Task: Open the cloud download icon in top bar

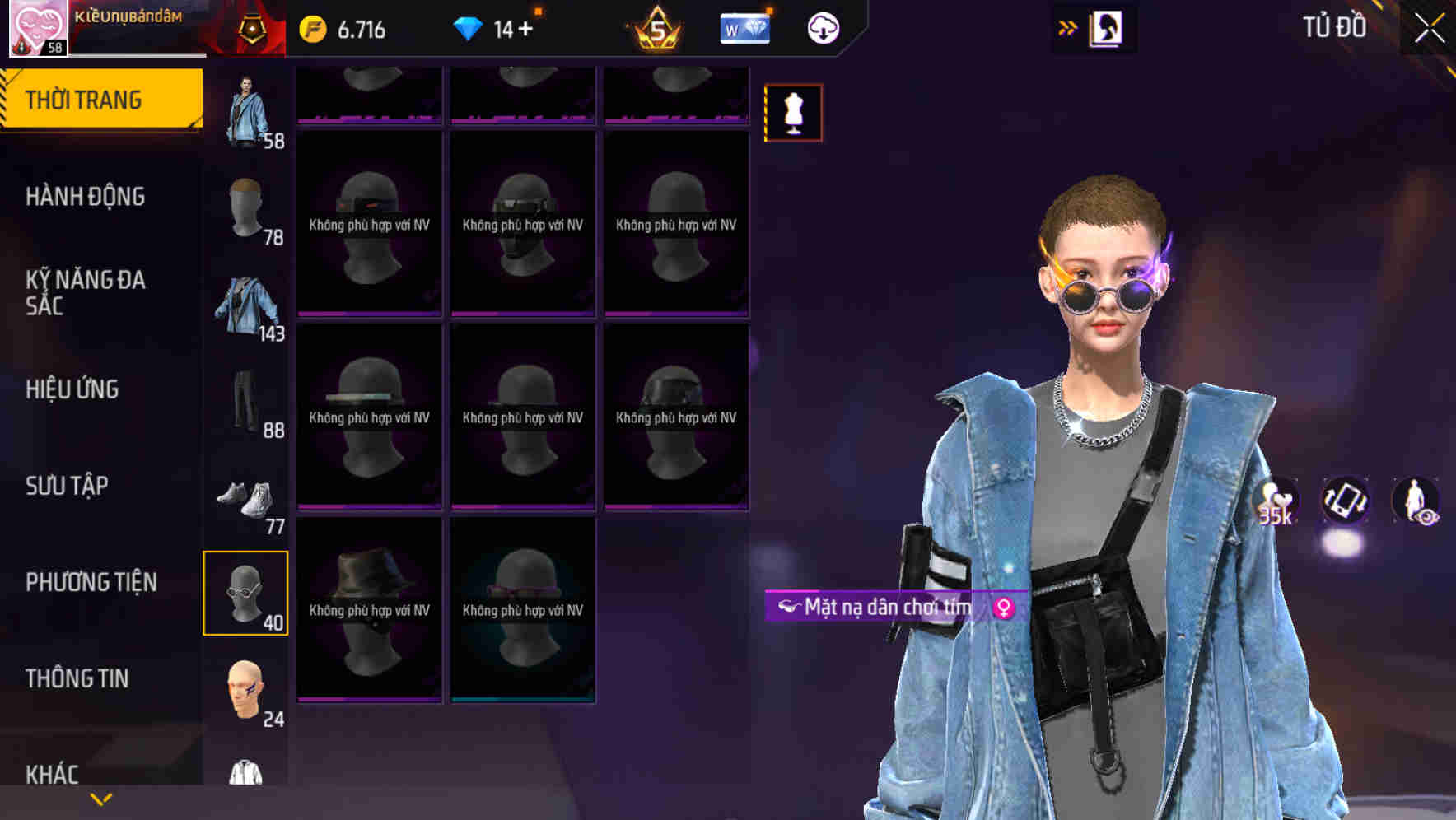Action: [821, 27]
